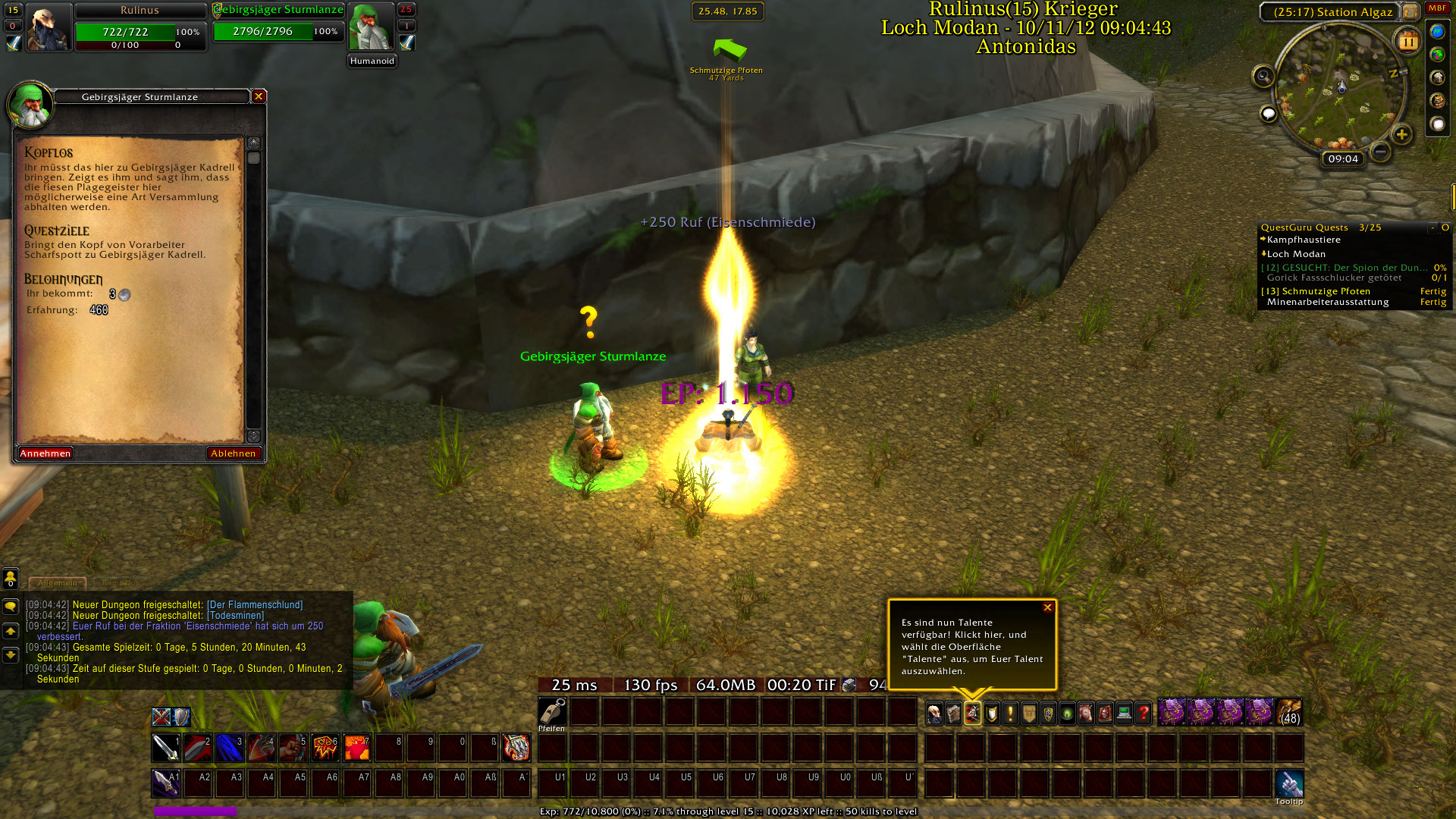Use the flaming figure ability in slot 7

click(357, 748)
